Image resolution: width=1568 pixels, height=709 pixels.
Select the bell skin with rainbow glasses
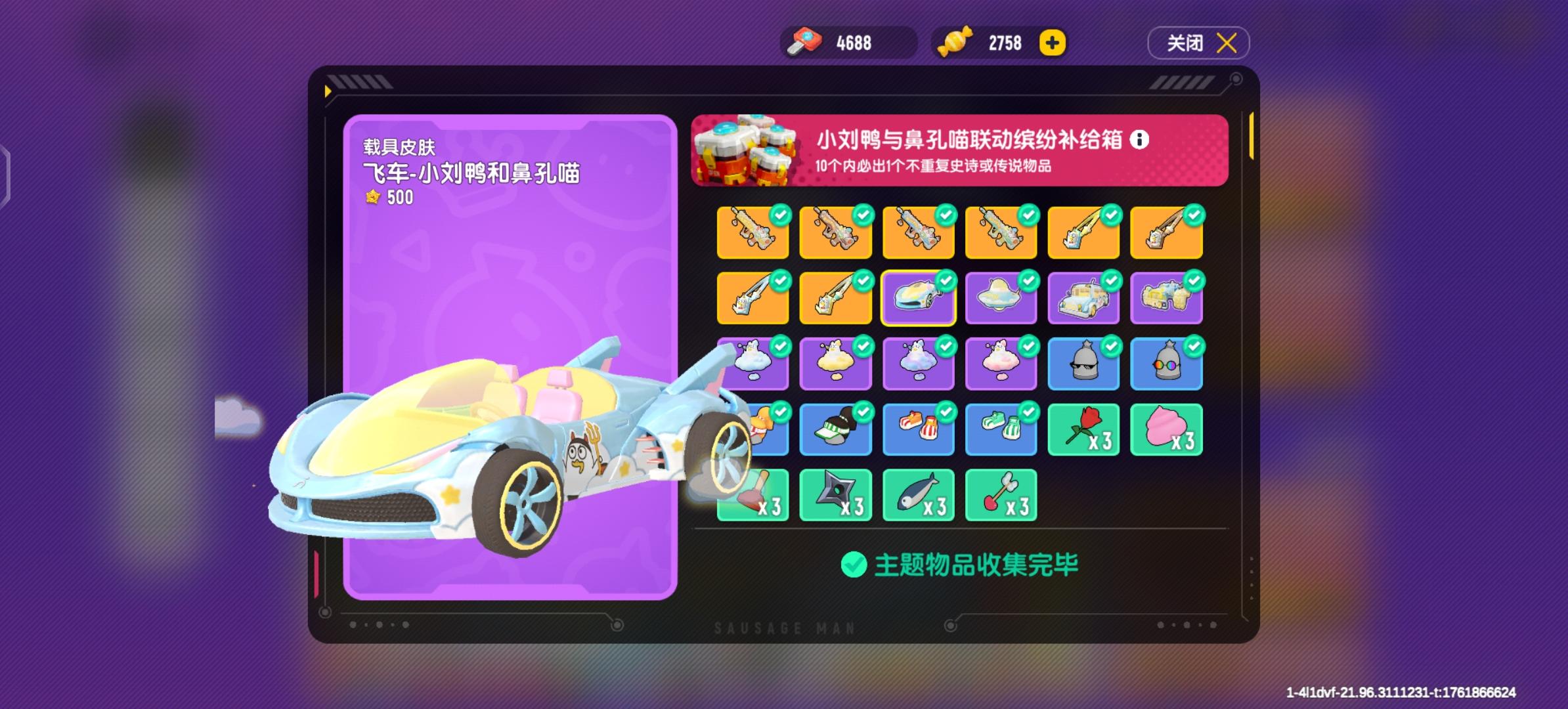click(1166, 363)
